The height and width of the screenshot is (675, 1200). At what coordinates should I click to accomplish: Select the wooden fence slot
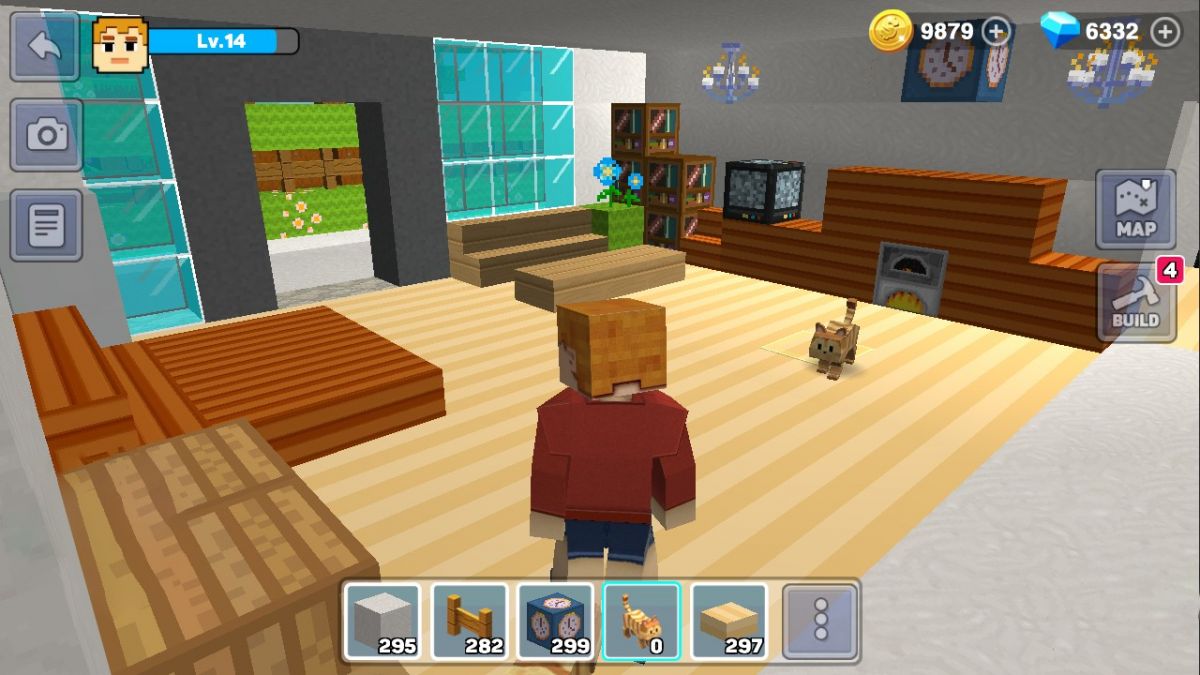(x=469, y=621)
